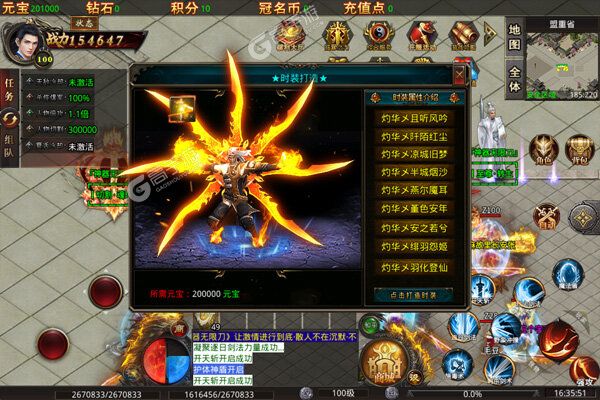Choose the 灼华メ阡陌红尘 costume entry

coord(413,135)
